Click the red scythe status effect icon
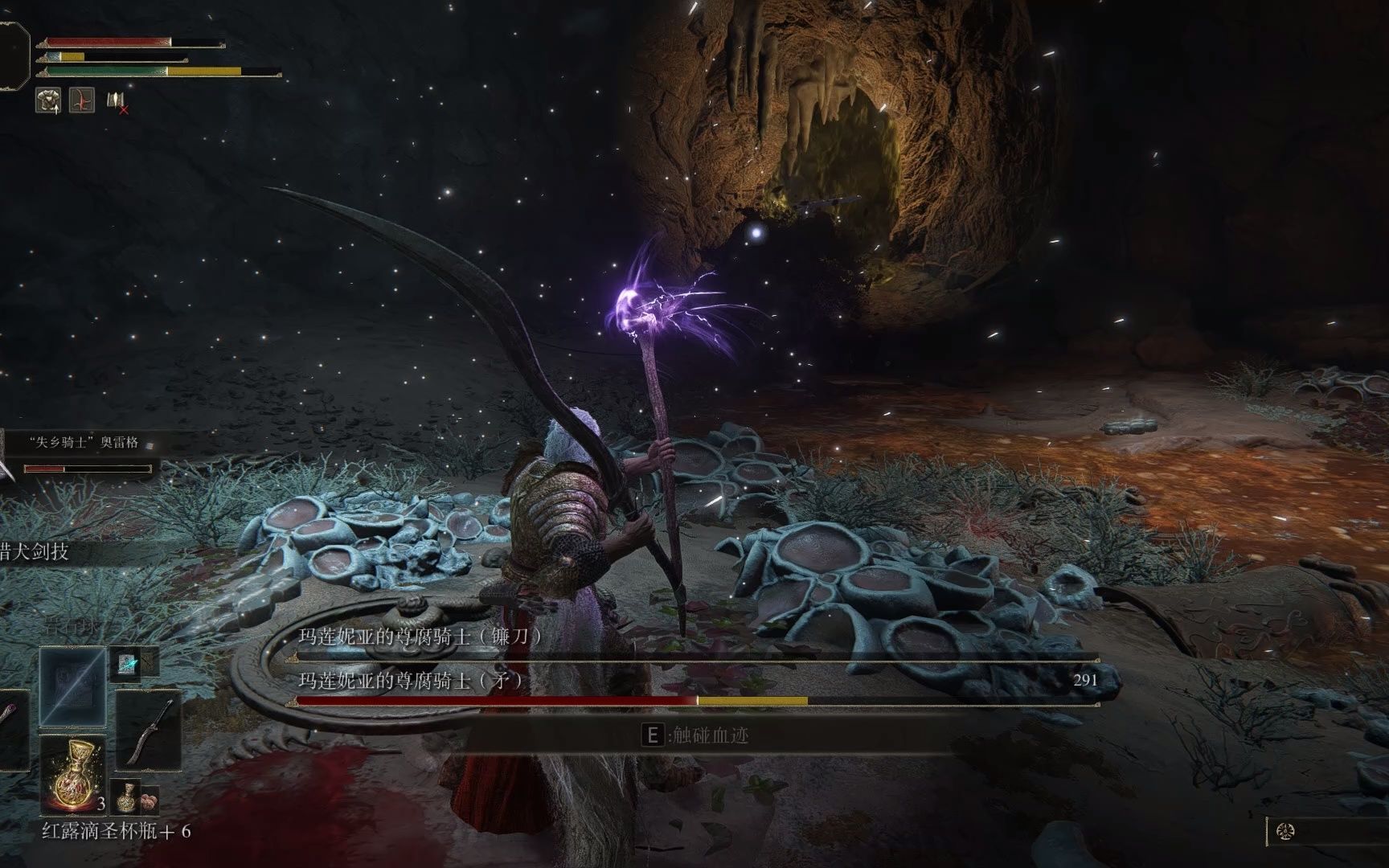The width and height of the screenshot is (1389, 868). [x=81, y=100]
